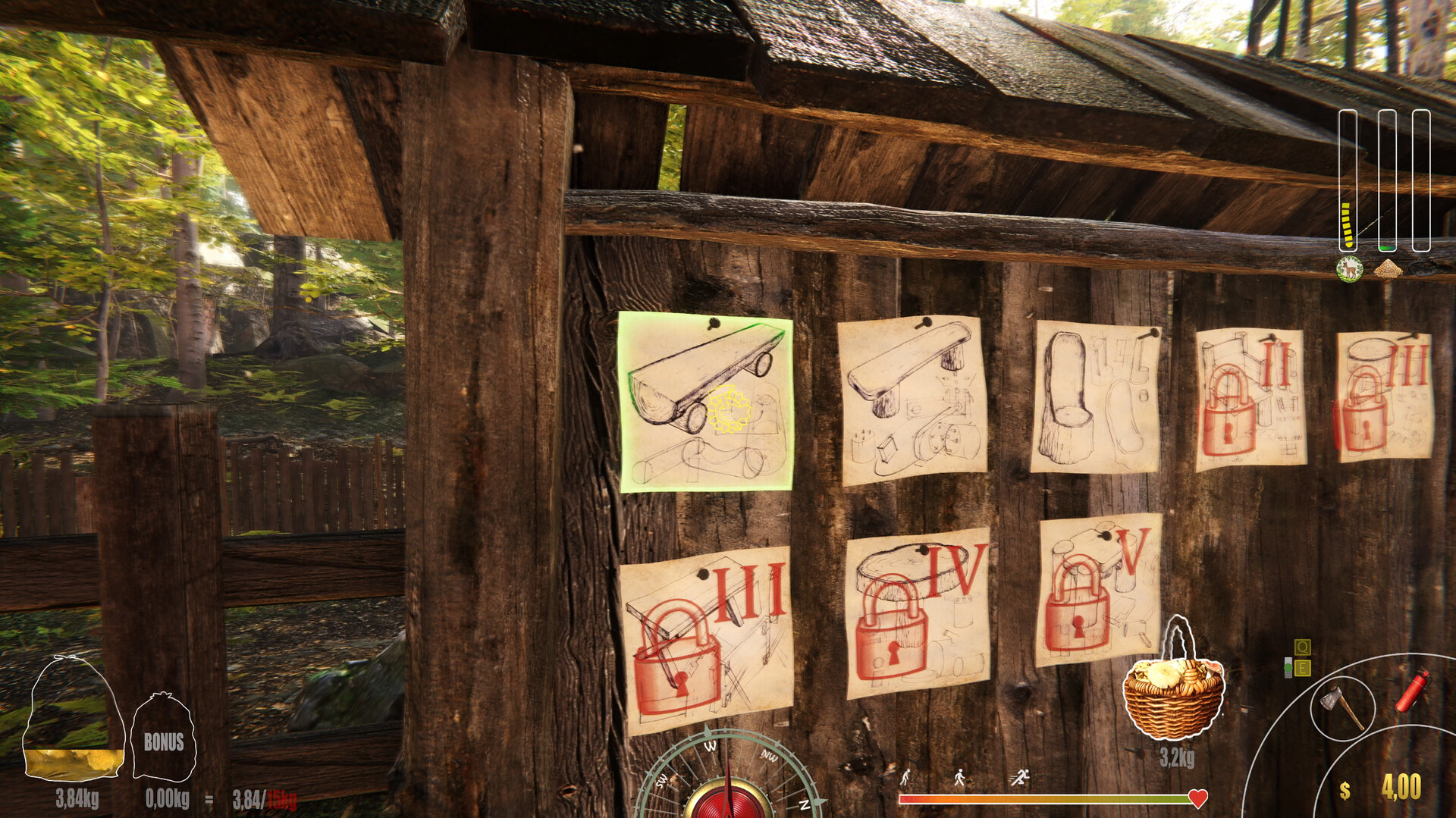Toggle the E key slot indicator
Viewport: 1456px width, 818px height.
coord(1303,669)
